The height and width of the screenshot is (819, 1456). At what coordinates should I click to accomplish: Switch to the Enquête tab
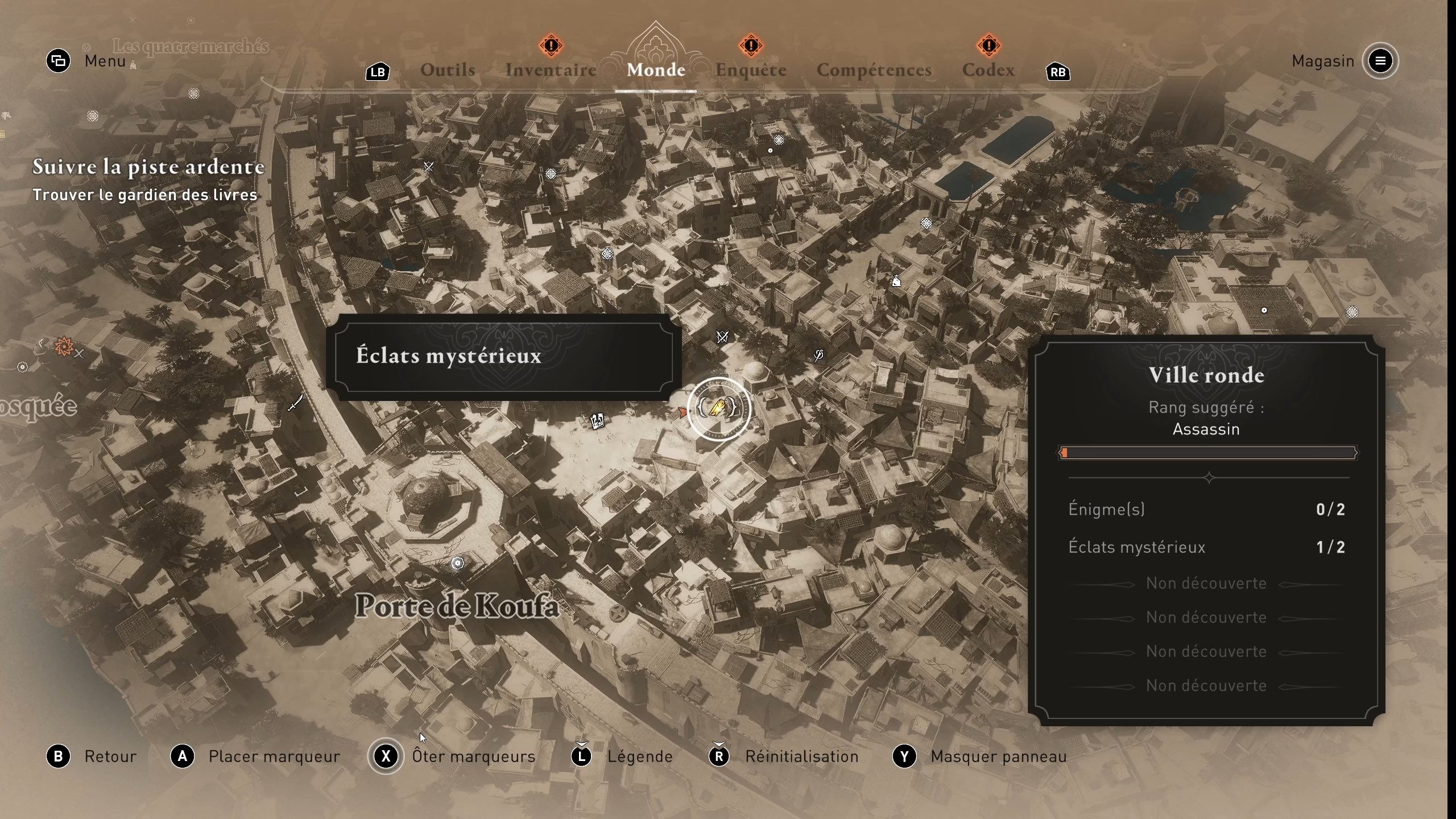click(x=750, y=69)
